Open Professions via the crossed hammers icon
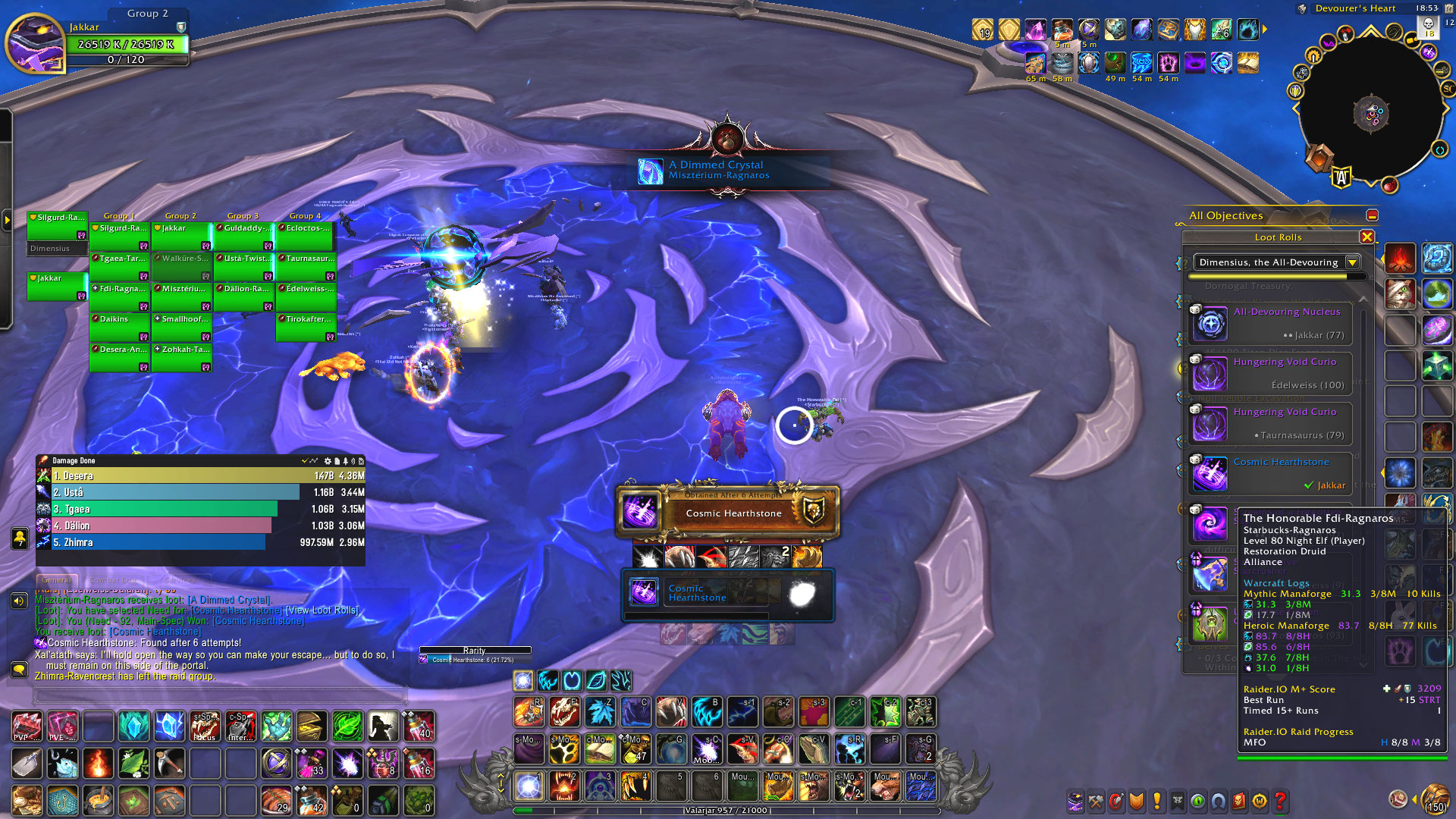Screen dimensions: 1456x819 tap(1096, 802)
